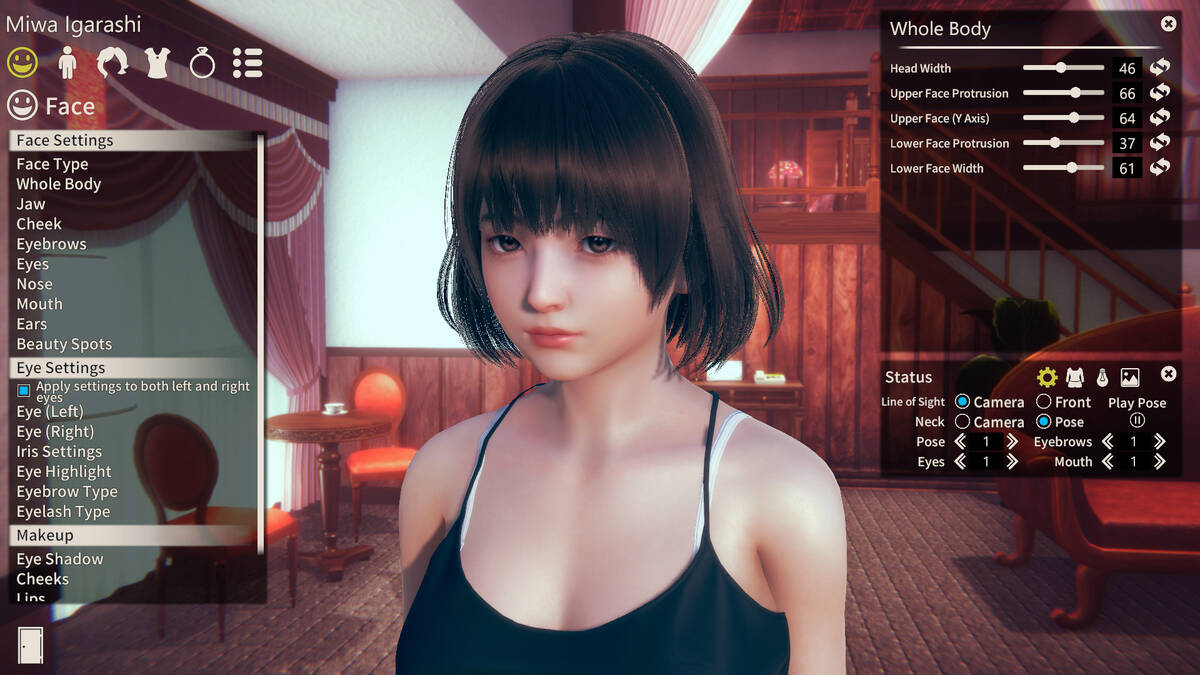Select Eyelash Type
The height and width of the screenshot is (675, 1200).
[63, 512]
